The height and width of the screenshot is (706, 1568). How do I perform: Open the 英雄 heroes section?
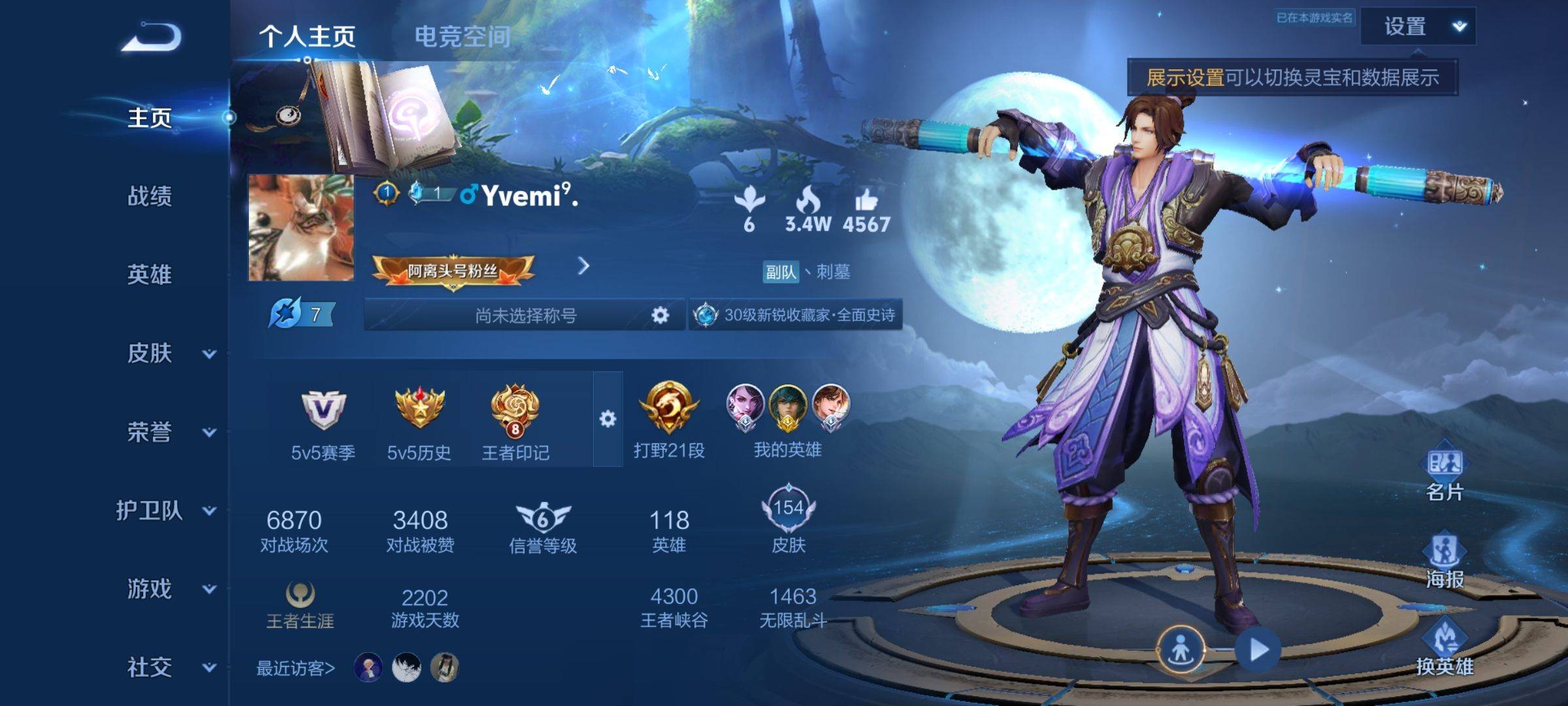point(150,275)
